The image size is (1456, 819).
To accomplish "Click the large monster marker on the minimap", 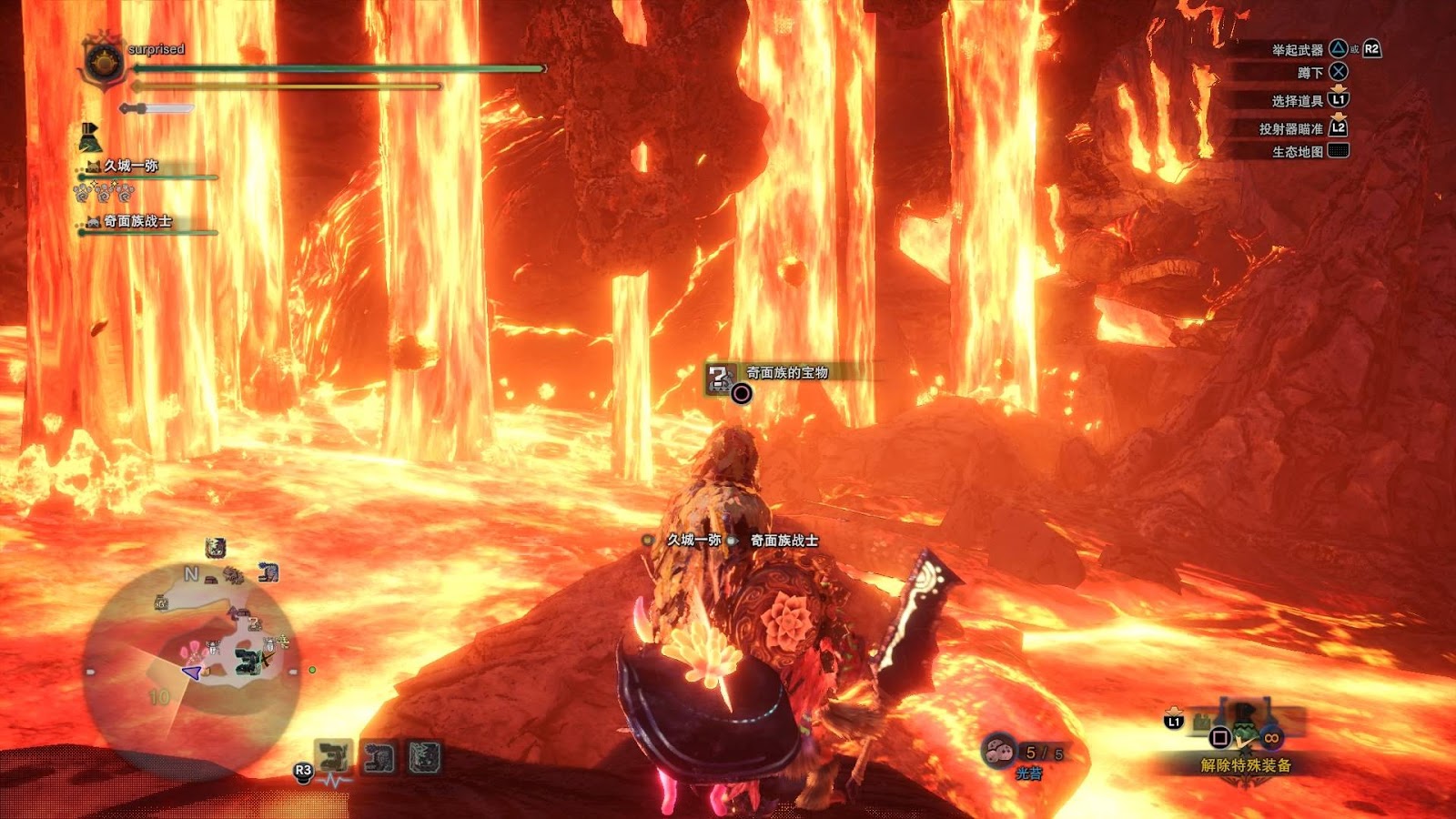I will tap(247, 660).
